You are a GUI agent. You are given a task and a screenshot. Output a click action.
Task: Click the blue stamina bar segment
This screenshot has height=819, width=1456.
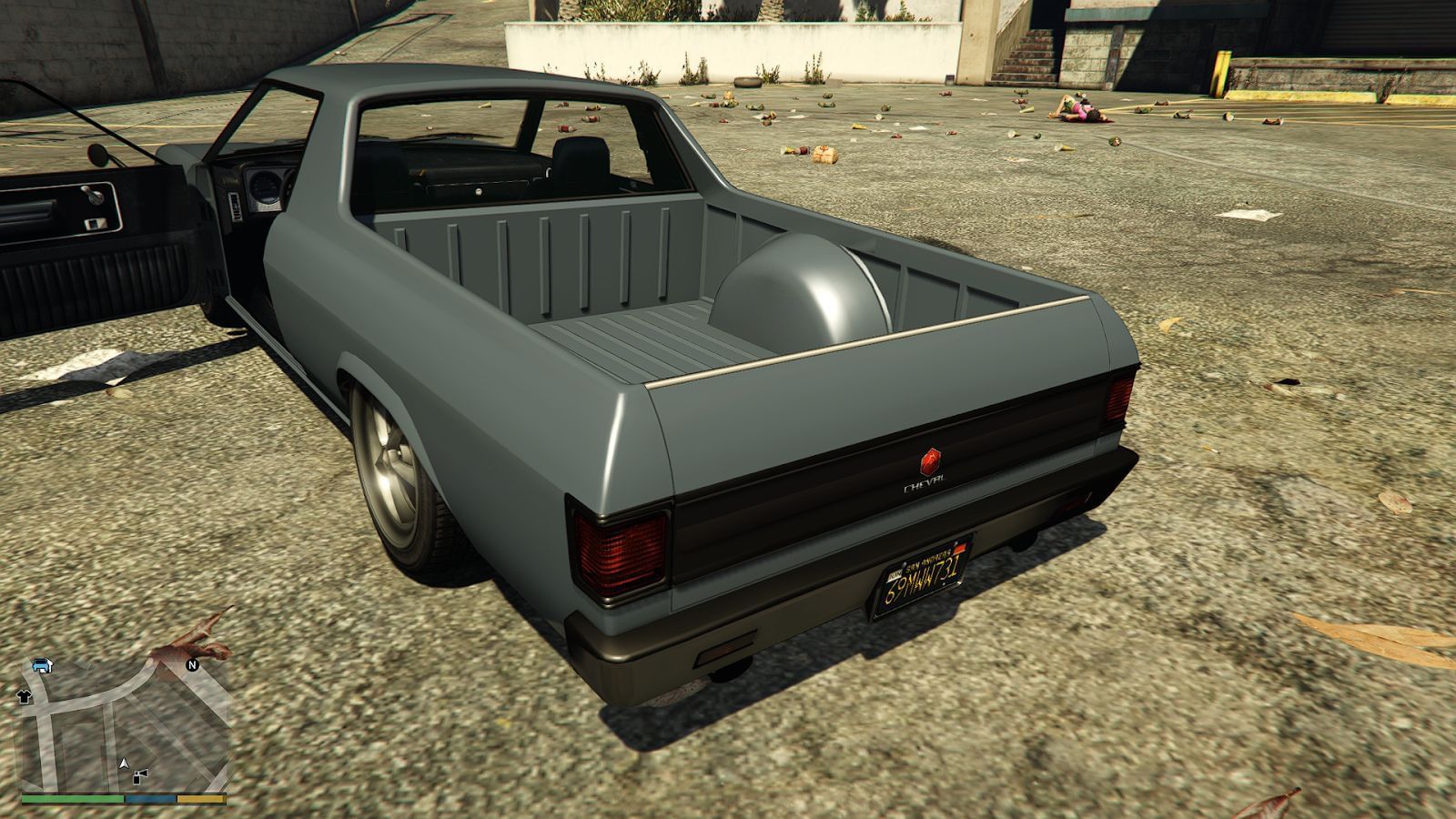coord(149,798)
